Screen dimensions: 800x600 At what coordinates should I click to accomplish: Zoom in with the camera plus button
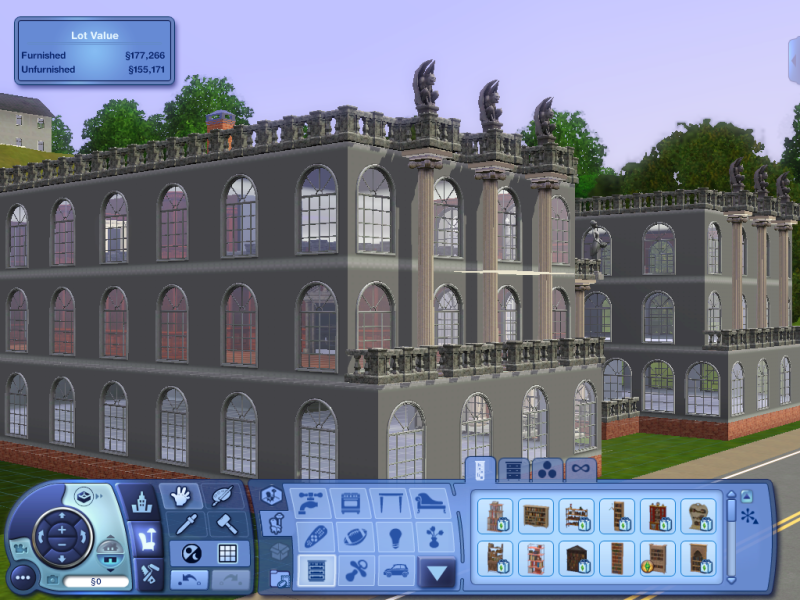60,527
